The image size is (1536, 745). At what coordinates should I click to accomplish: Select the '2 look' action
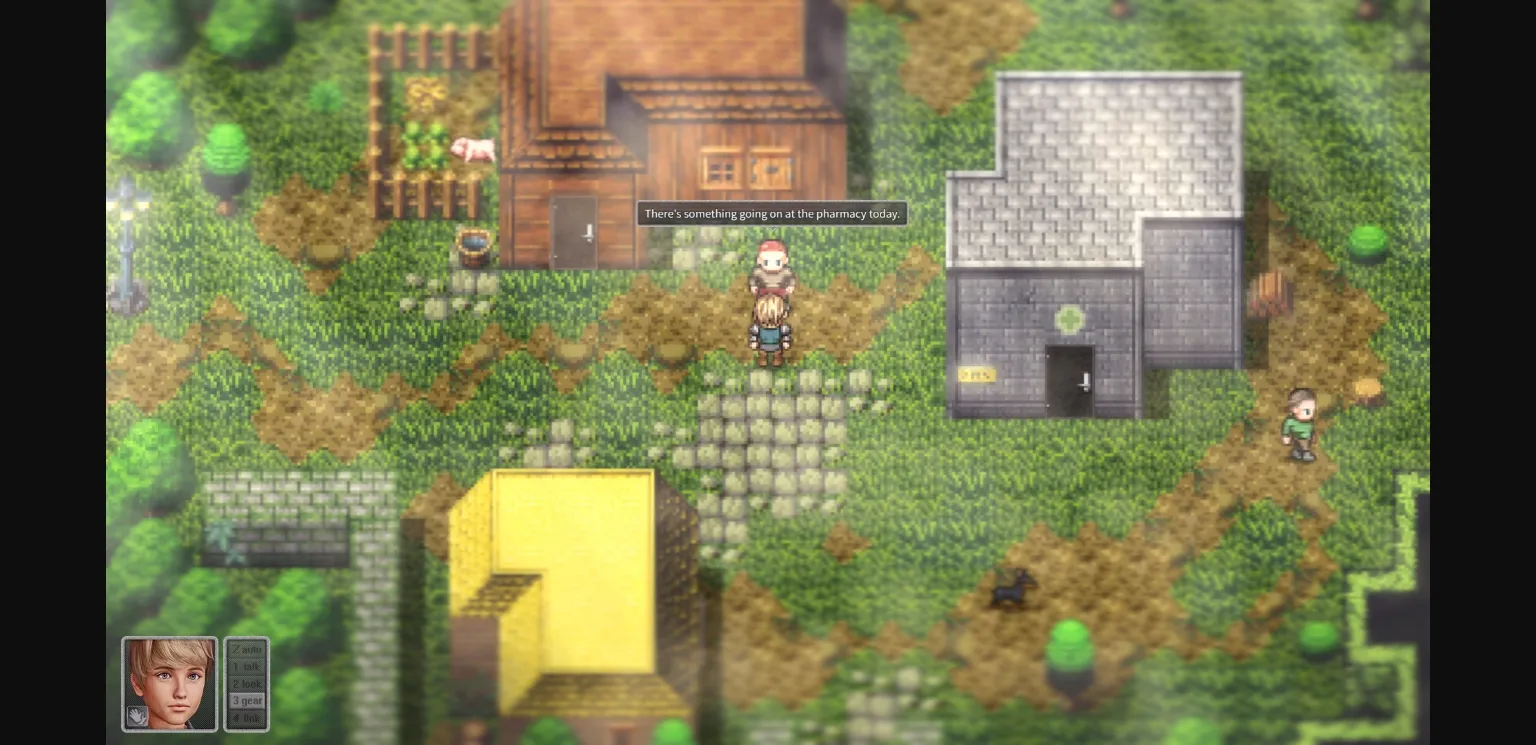tap(246, 683)
